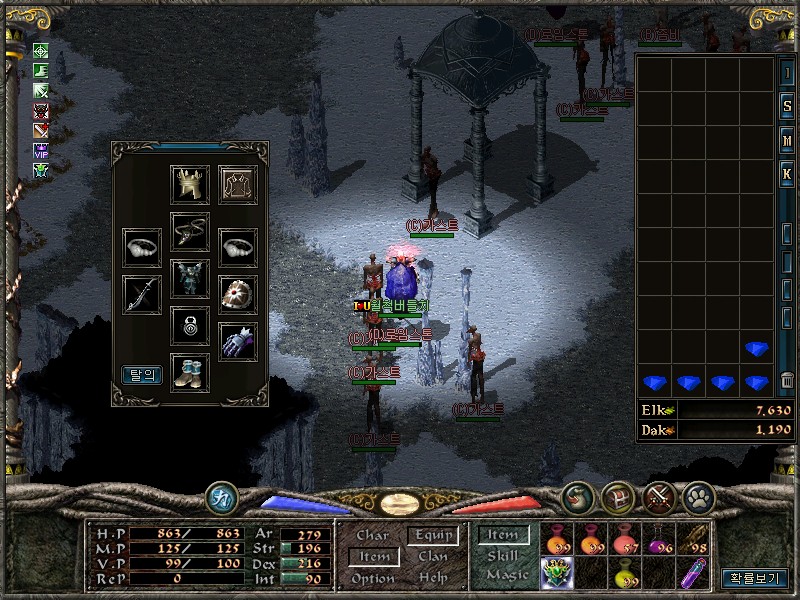This screenshot has height=600, width=800.
Task: Select the equipped bow weapon slot
Action: click(142, 294)
